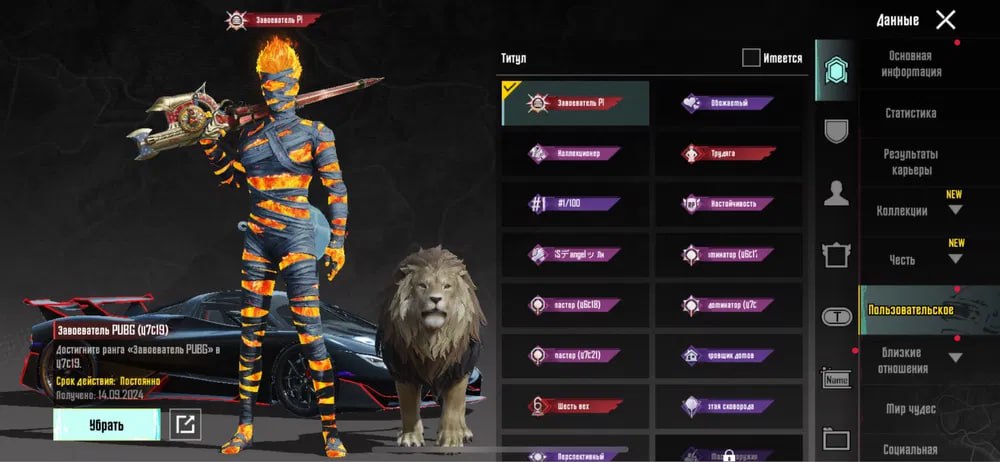The width and height of the screenshot is (1000, 462).
Task: Click the share icon beside Убрать
Action: click(184, 425)
